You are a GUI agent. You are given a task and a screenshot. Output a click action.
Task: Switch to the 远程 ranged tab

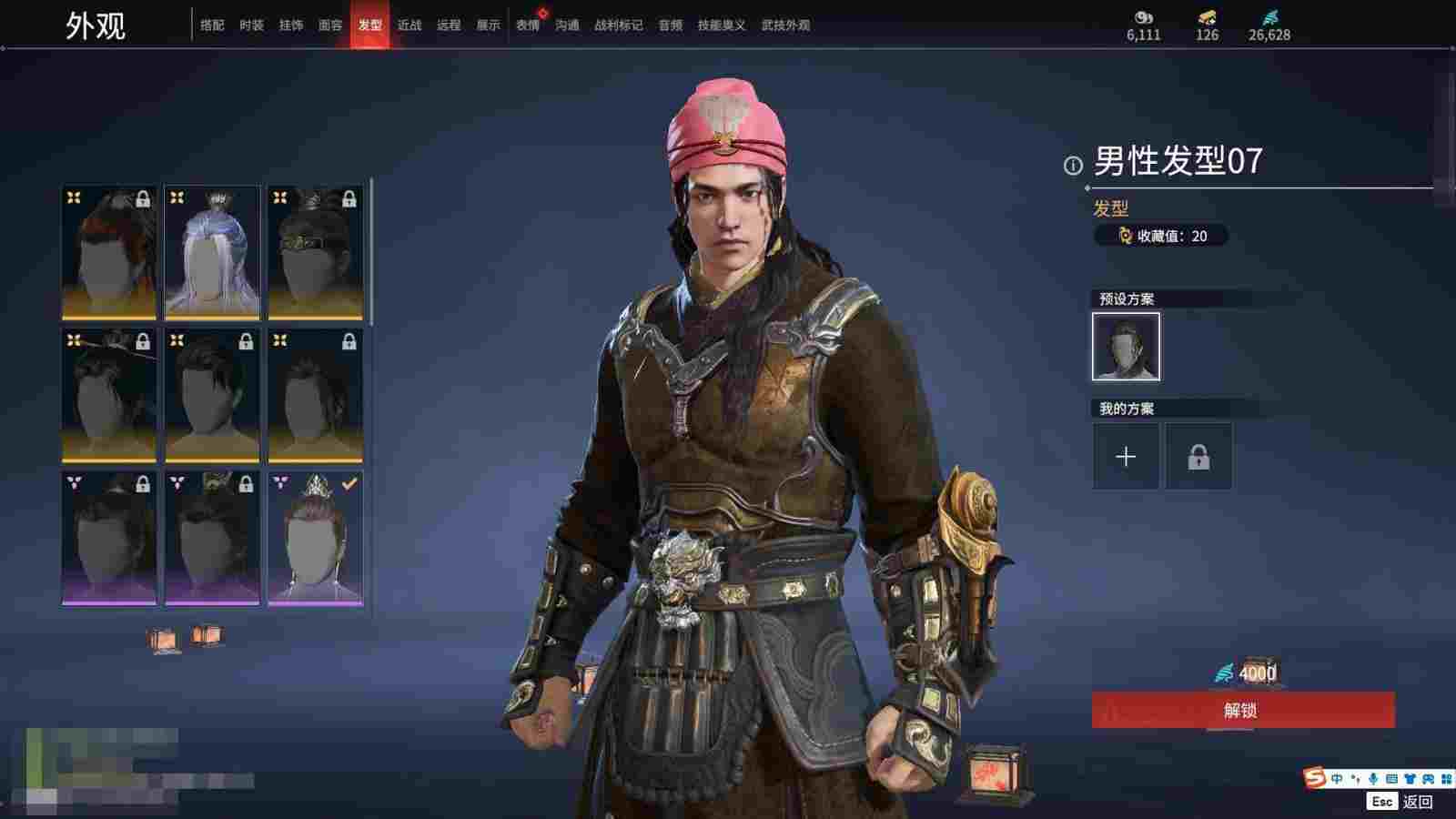(449, 25)
